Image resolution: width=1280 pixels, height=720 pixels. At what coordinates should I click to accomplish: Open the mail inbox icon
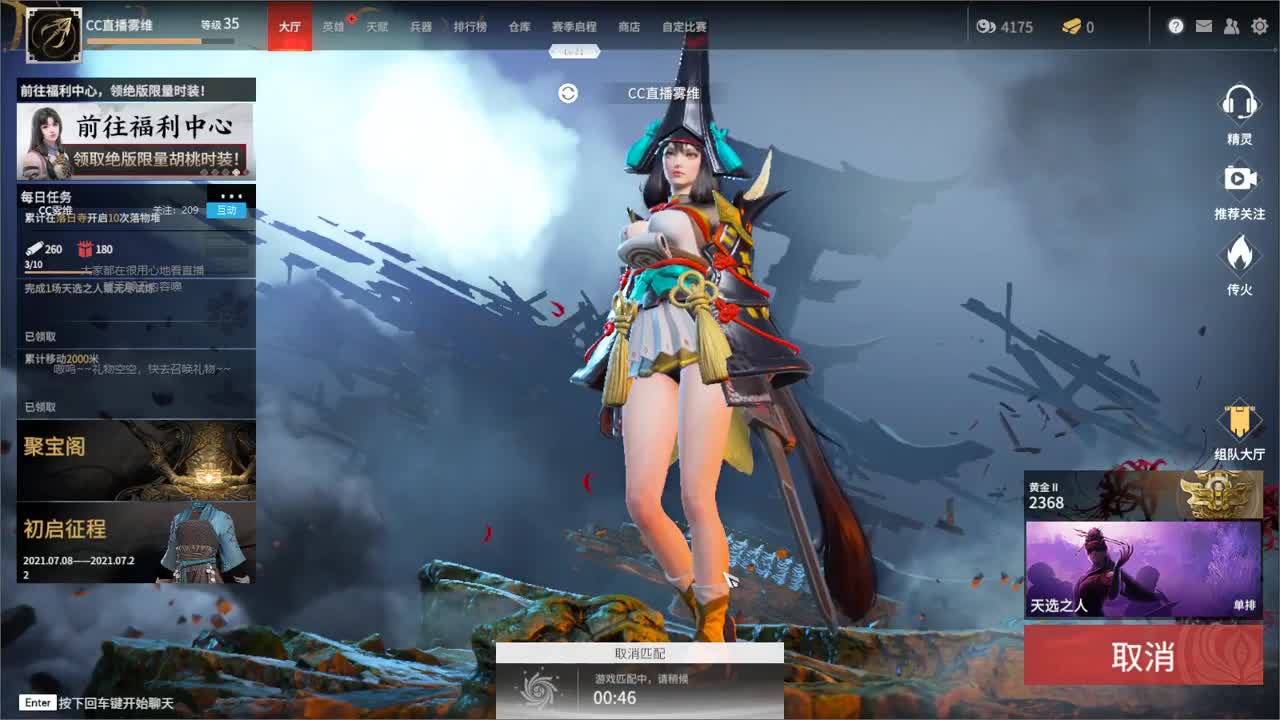click(x=1204, y=26)
